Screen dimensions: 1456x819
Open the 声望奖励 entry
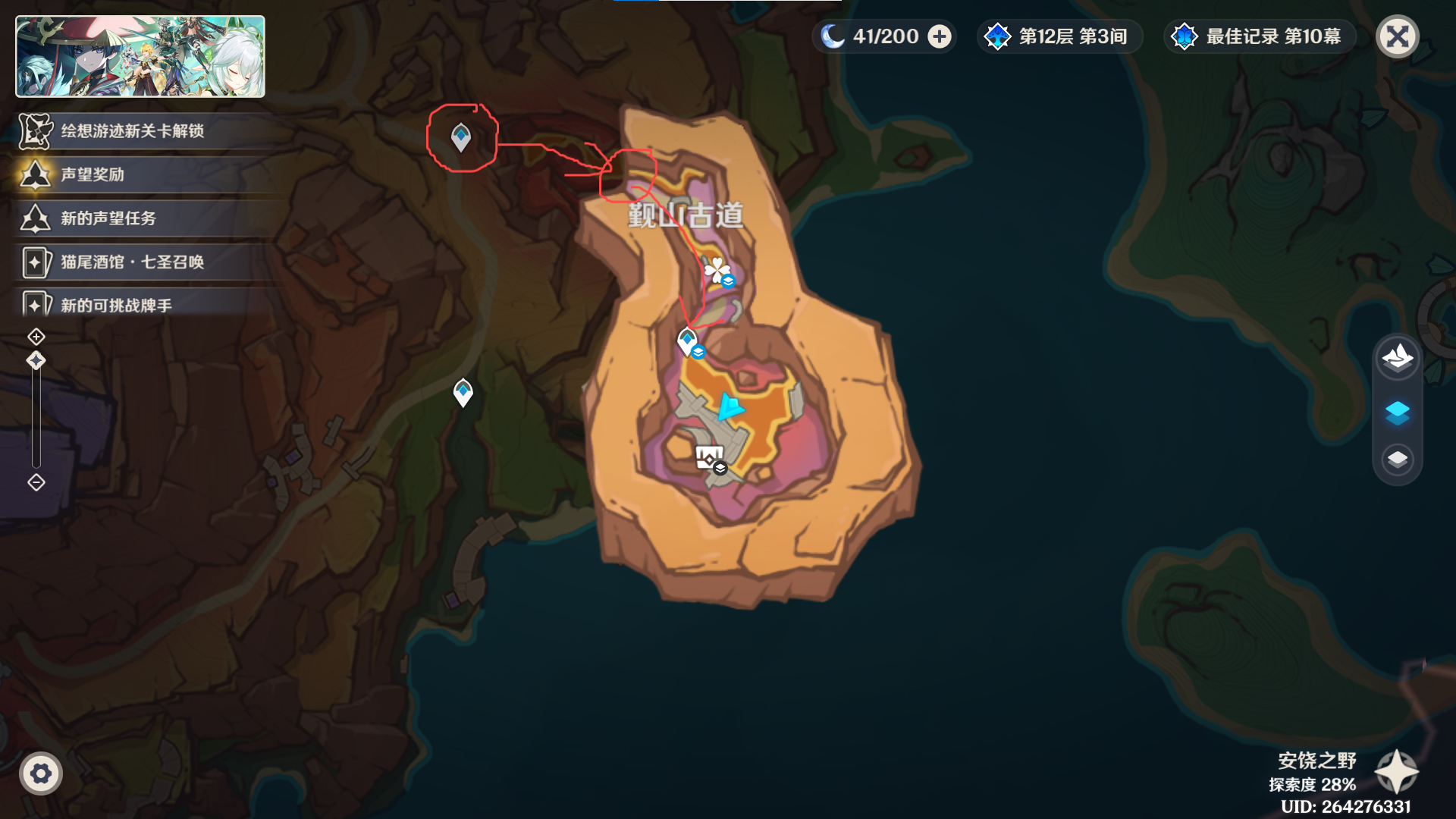[x=93, y=175]
